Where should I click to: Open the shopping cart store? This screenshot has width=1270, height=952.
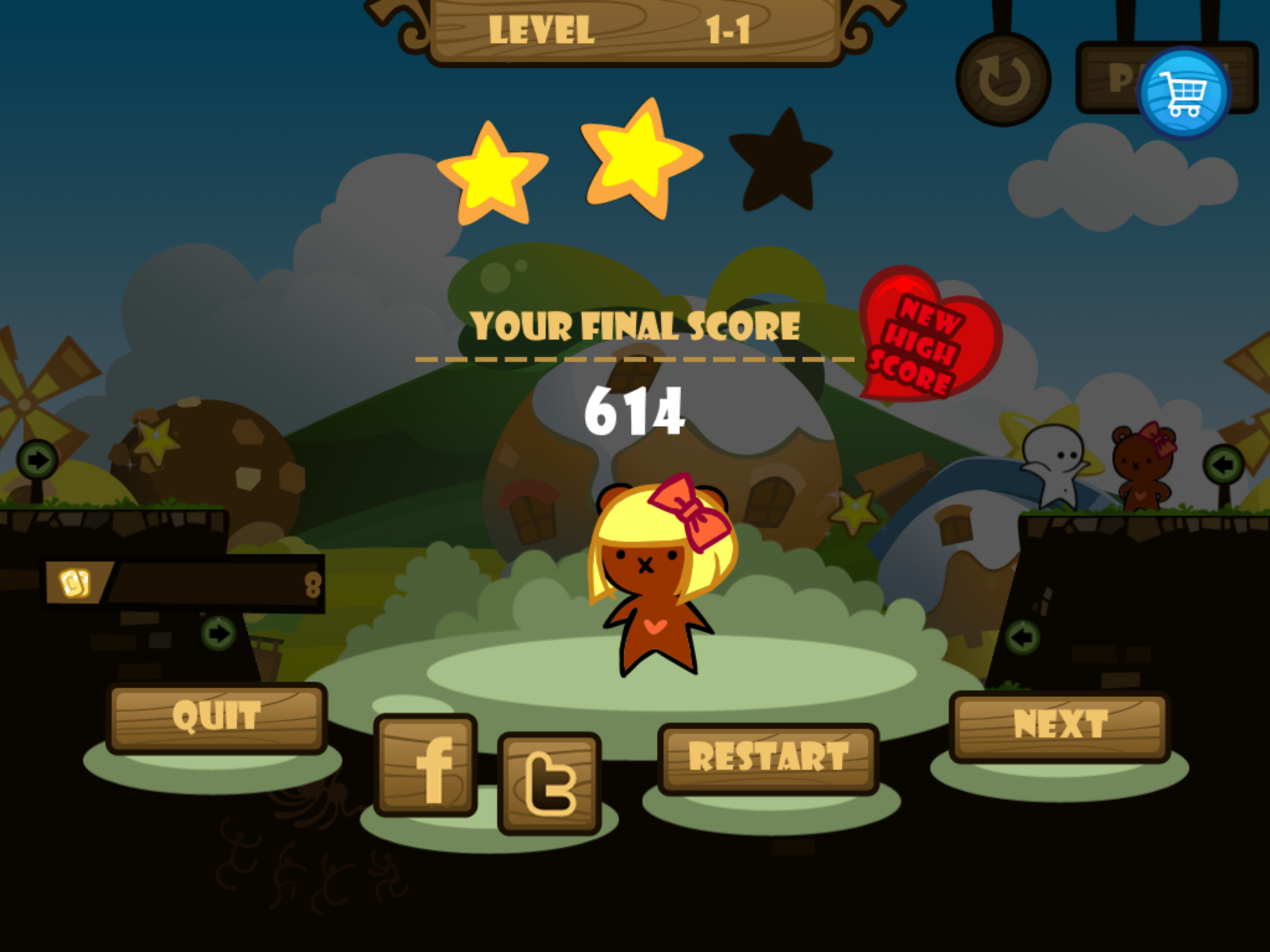click(x=1184, y=93)
